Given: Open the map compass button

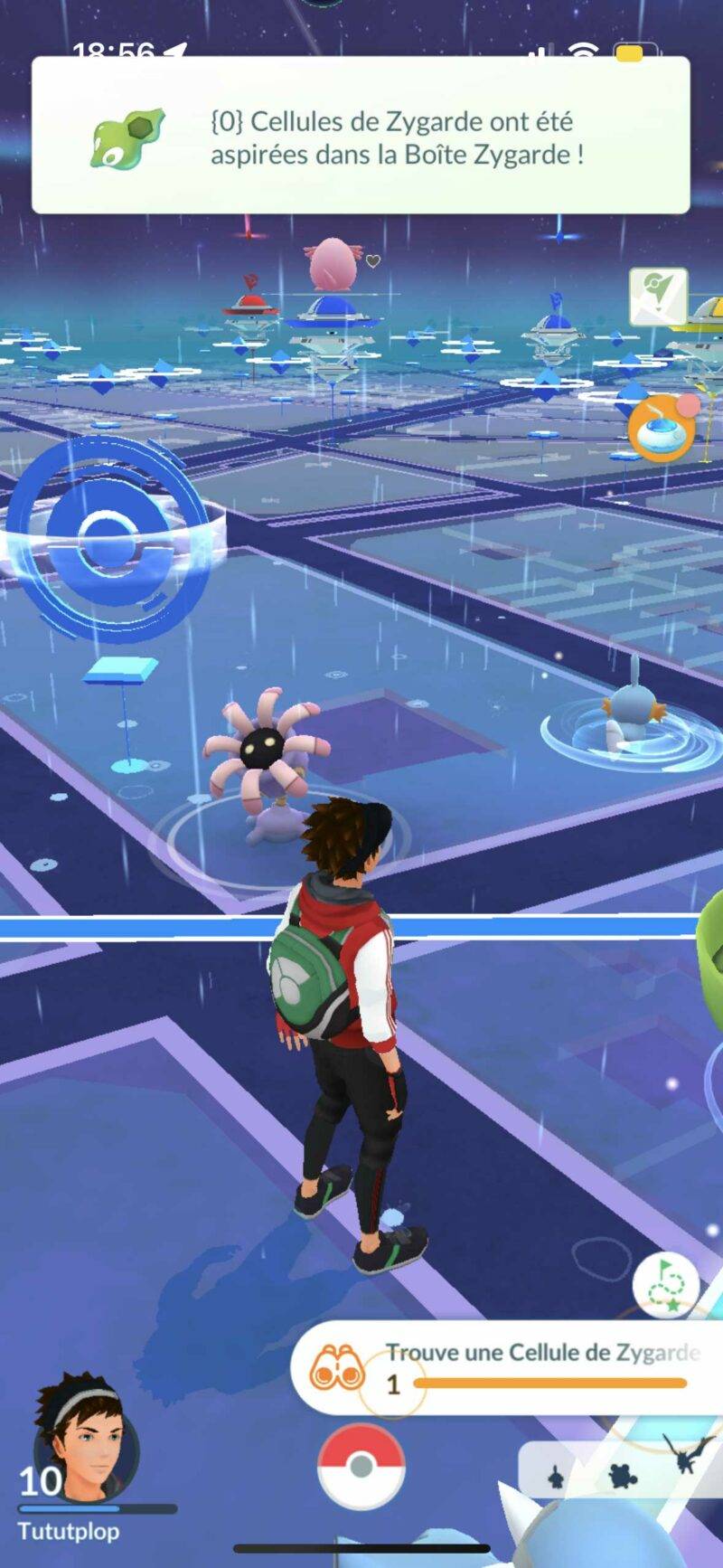Looking at the screenshot, I should 658,295.
